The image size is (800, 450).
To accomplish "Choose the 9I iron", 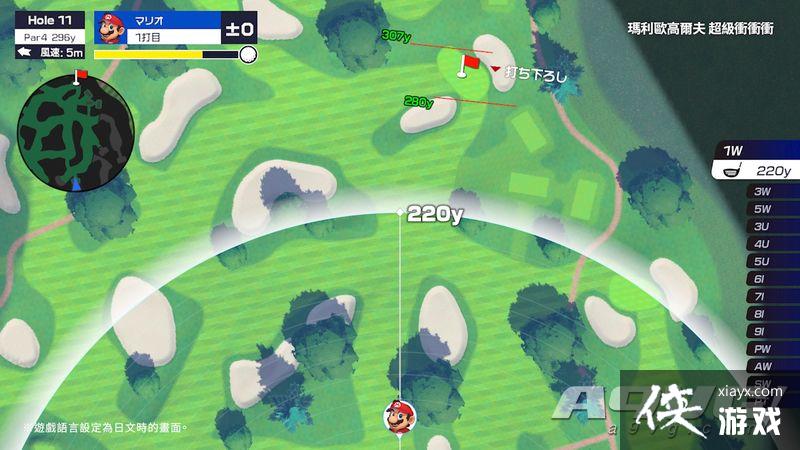I will pyautogui.click(x=762, y=331).
